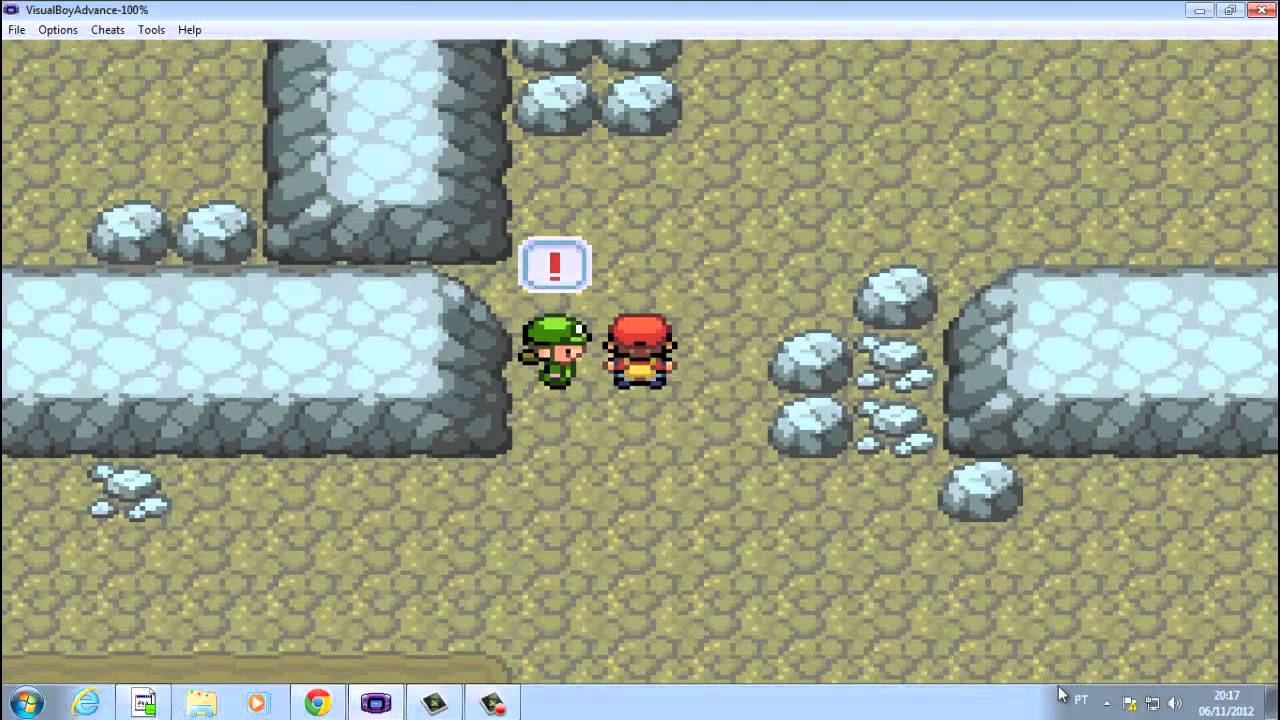Viewport: 1280px width, 720px height.
Task: Open the emulator's Cheats menu
Action: 108,30
